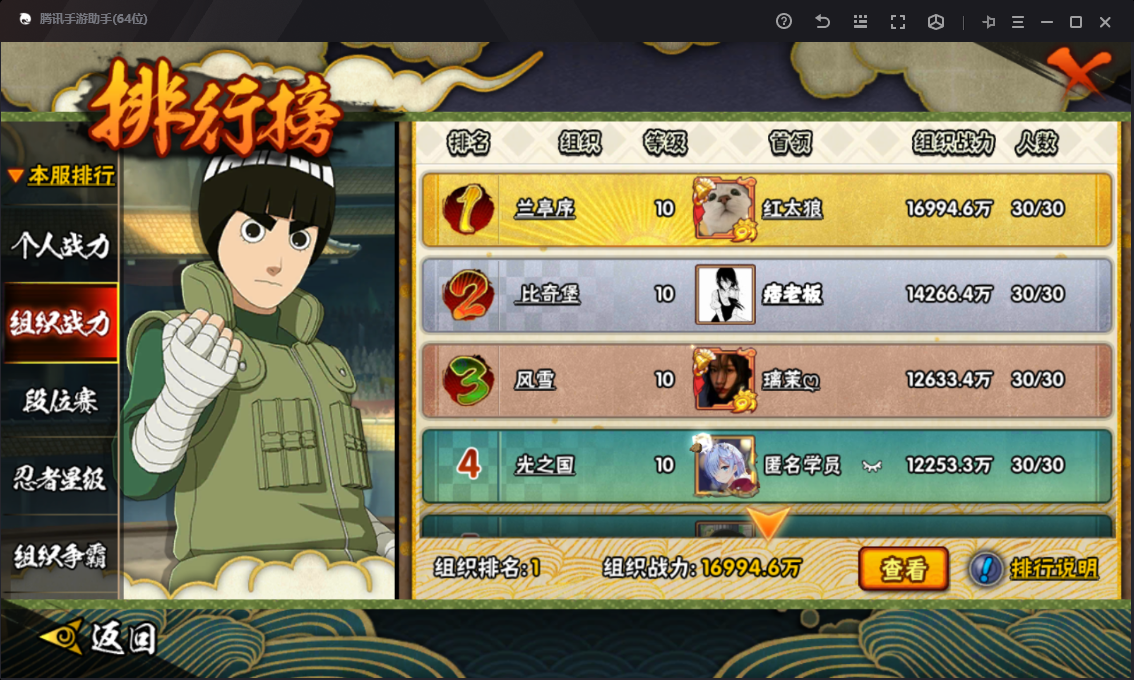Image resolution: width=1134 pixels, height=680 pixels.
Task: Maximize the emulator window
Action: click(1076, 22)
